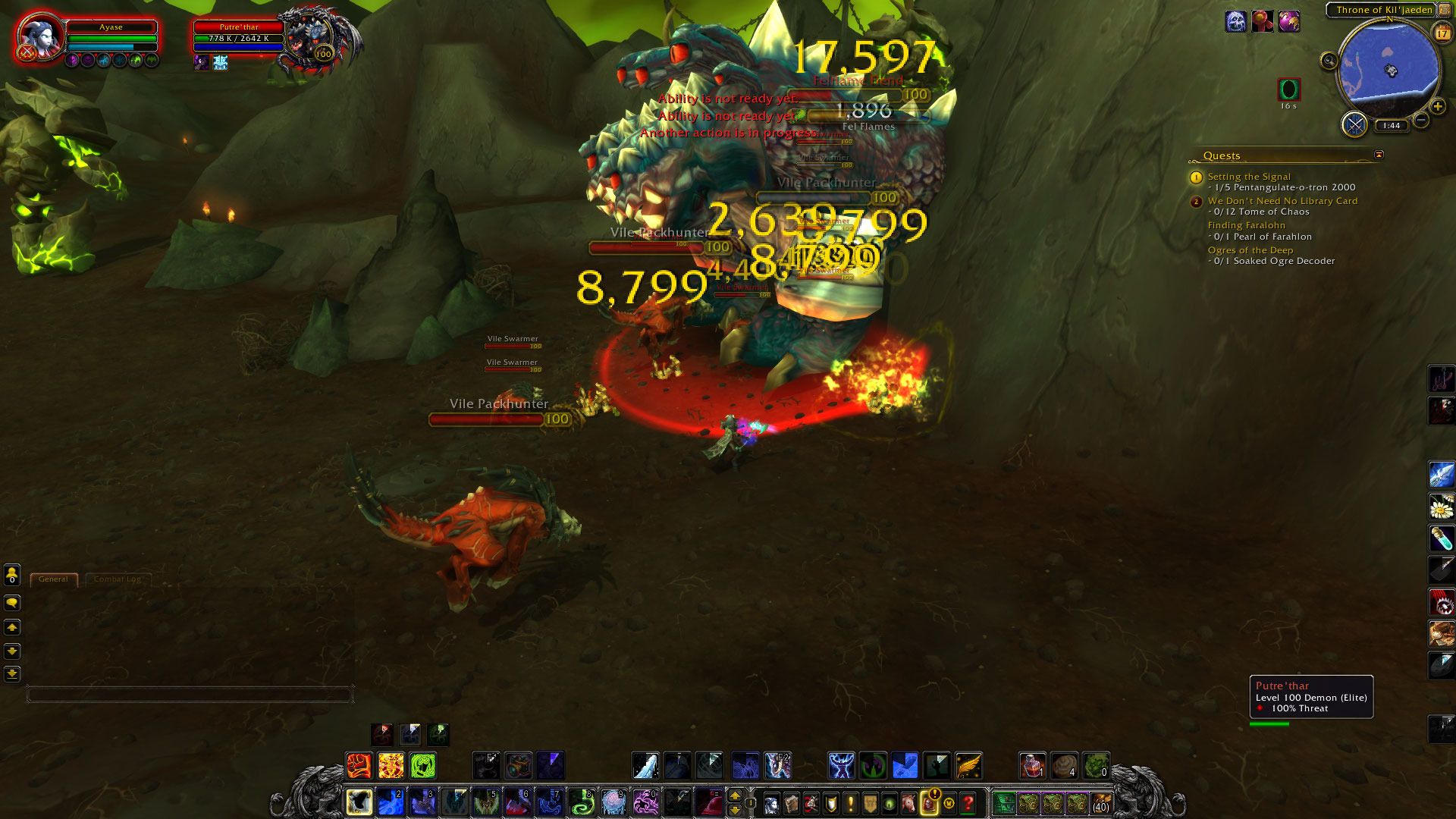Screen dimensions: 1456x819
Task: Open the calendar button showing 17
Action: [x=1442, y=33]
